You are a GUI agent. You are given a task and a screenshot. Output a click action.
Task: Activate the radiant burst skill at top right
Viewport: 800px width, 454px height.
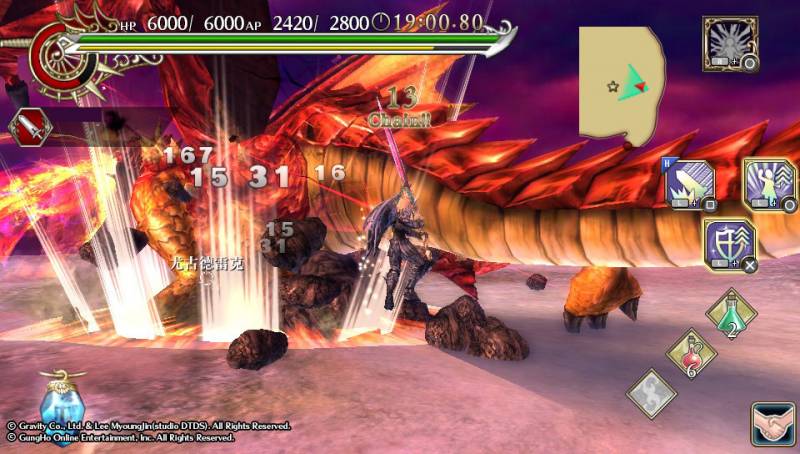point(729,43)
